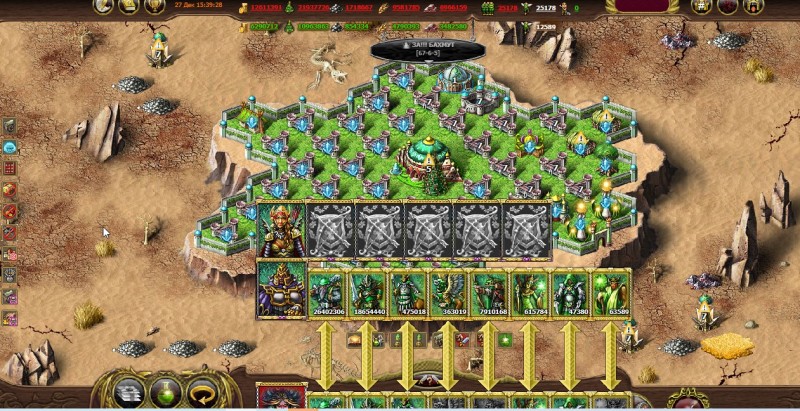The image size is (800, 411).
Task: Click the cyan gem icon in left sidebar
Action: click(9, 147)
